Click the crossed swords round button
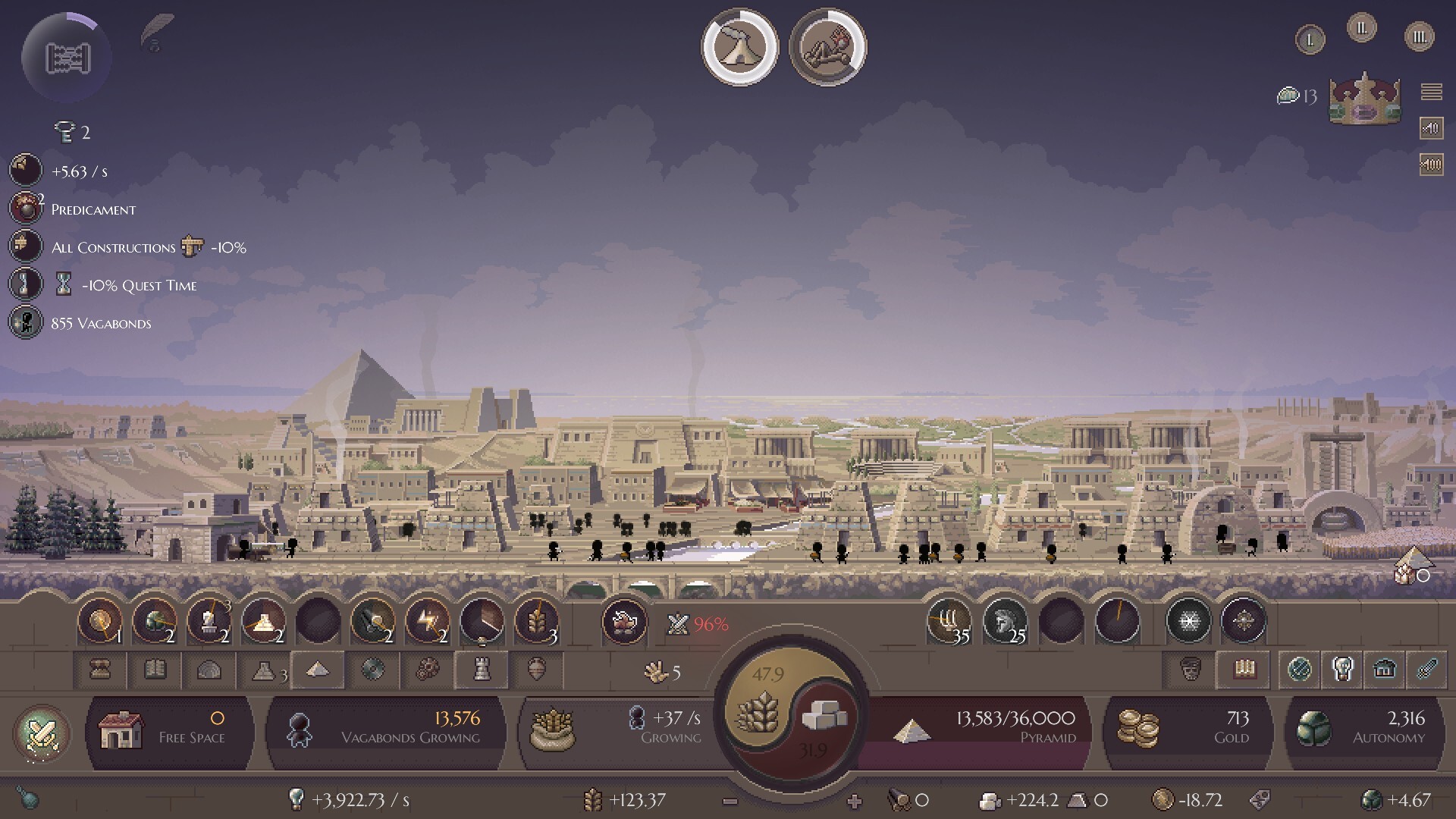 42,733
